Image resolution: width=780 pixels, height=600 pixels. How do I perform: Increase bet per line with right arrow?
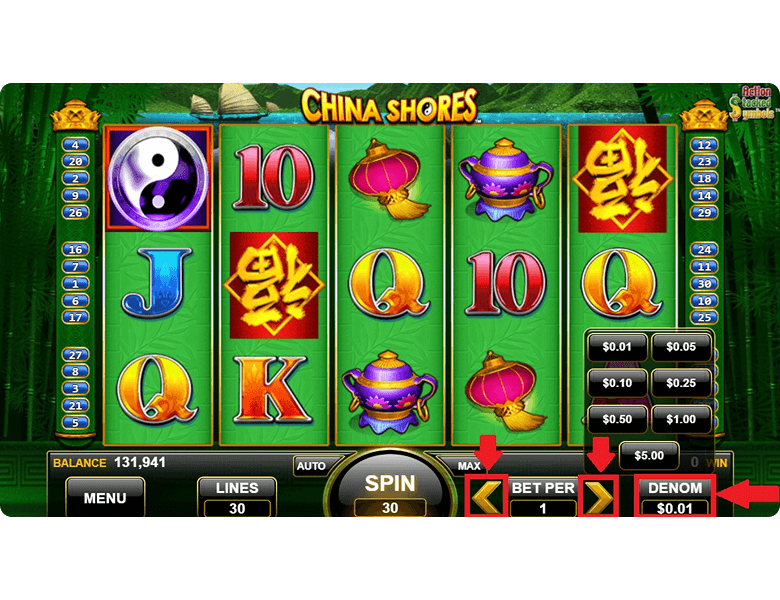coord(598,497)
